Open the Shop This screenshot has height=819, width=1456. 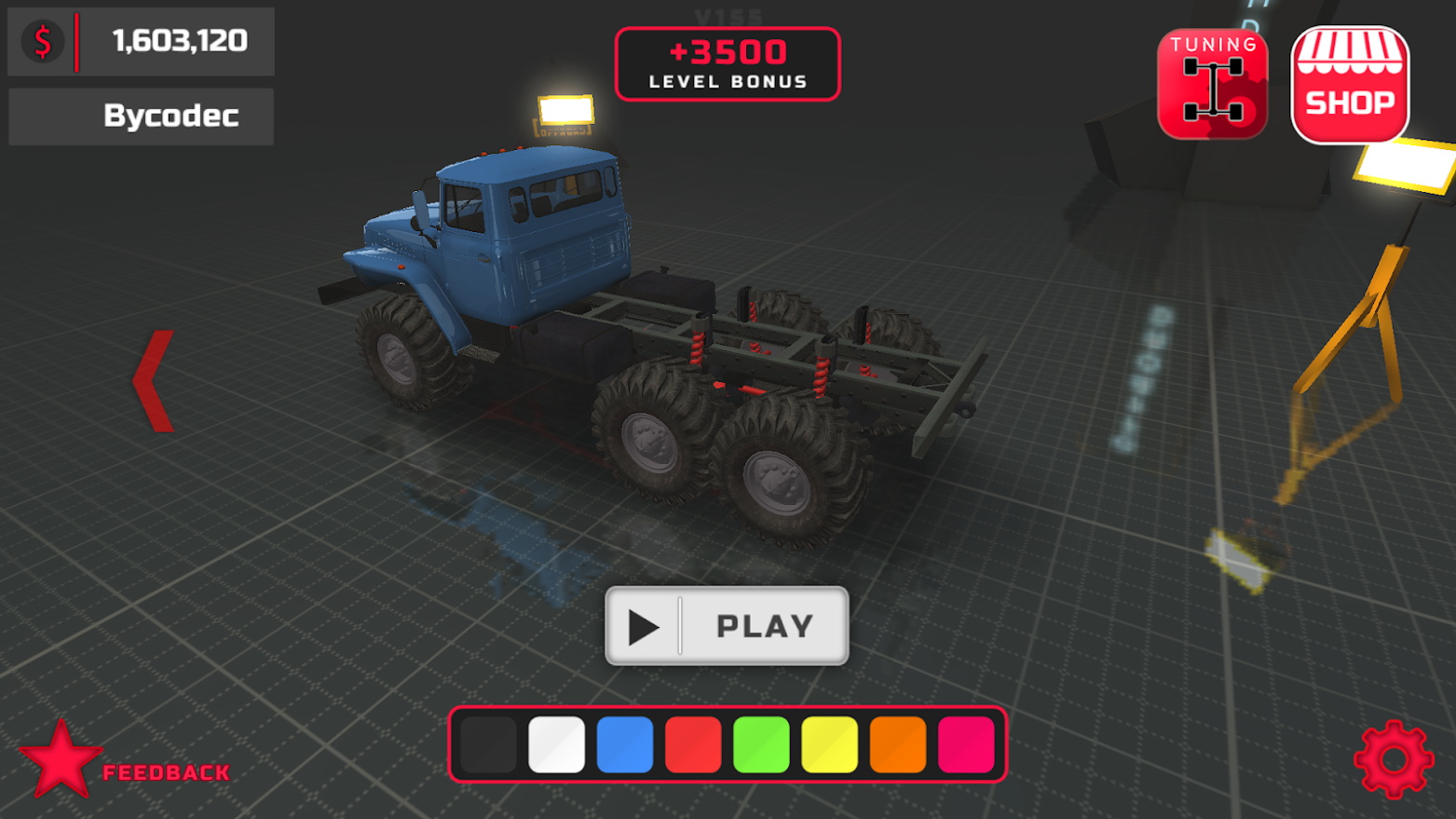[1350, 84]
